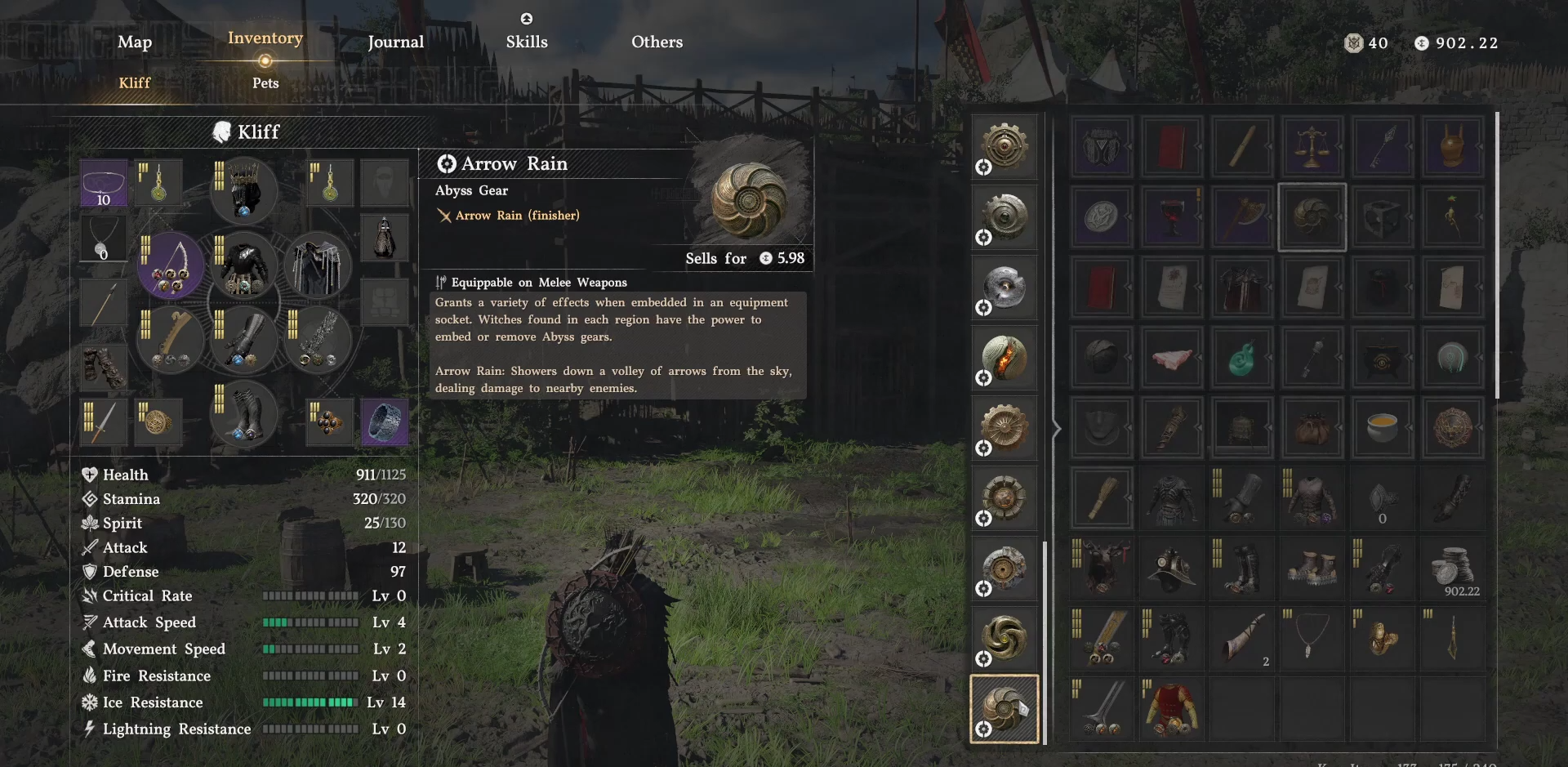
Task: Open the Others tab
Action: (x=657, y=42)
